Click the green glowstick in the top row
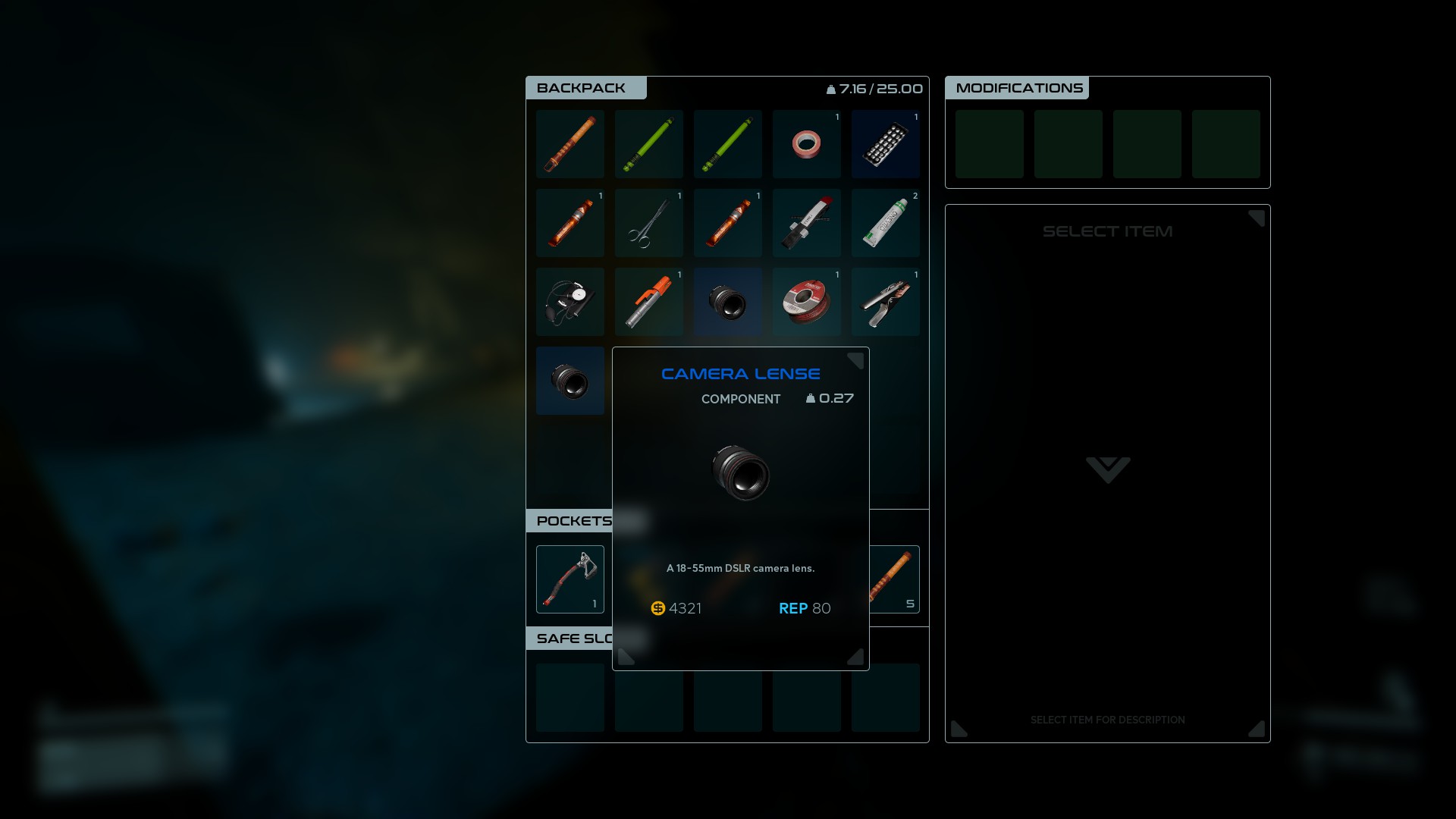The height and width of the screenshot is (819, 1456). [649, 144]
